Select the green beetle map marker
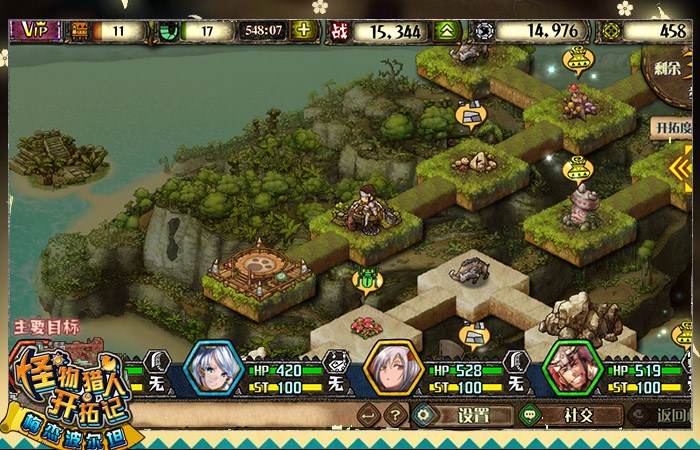The width and height of the screenshot is (700, 450). point(367,279)
